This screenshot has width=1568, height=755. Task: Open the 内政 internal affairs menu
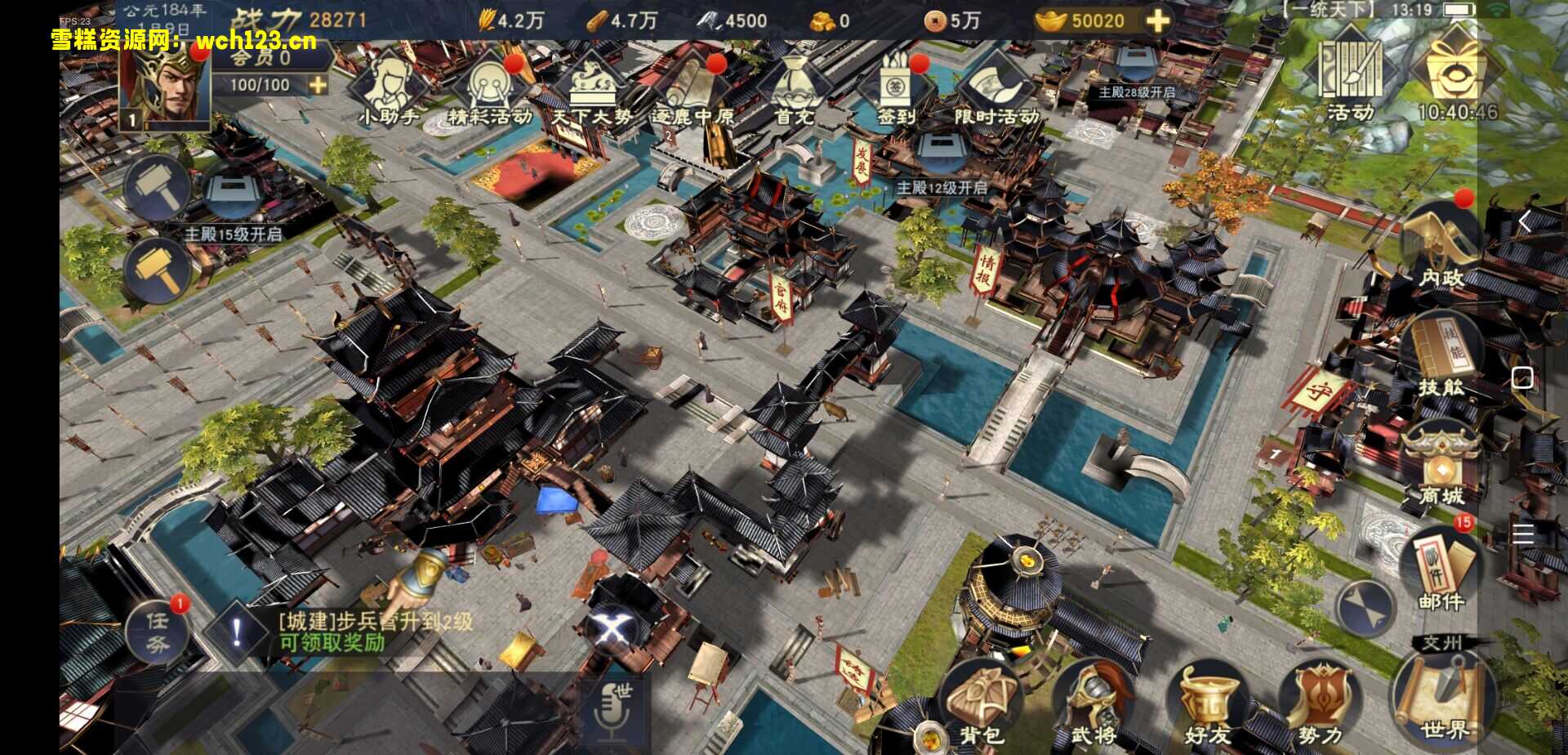point(1441,242)
